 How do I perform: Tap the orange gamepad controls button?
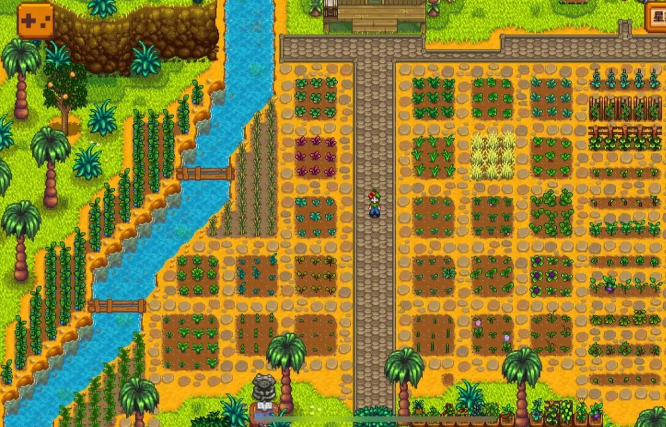pos(36,19)
